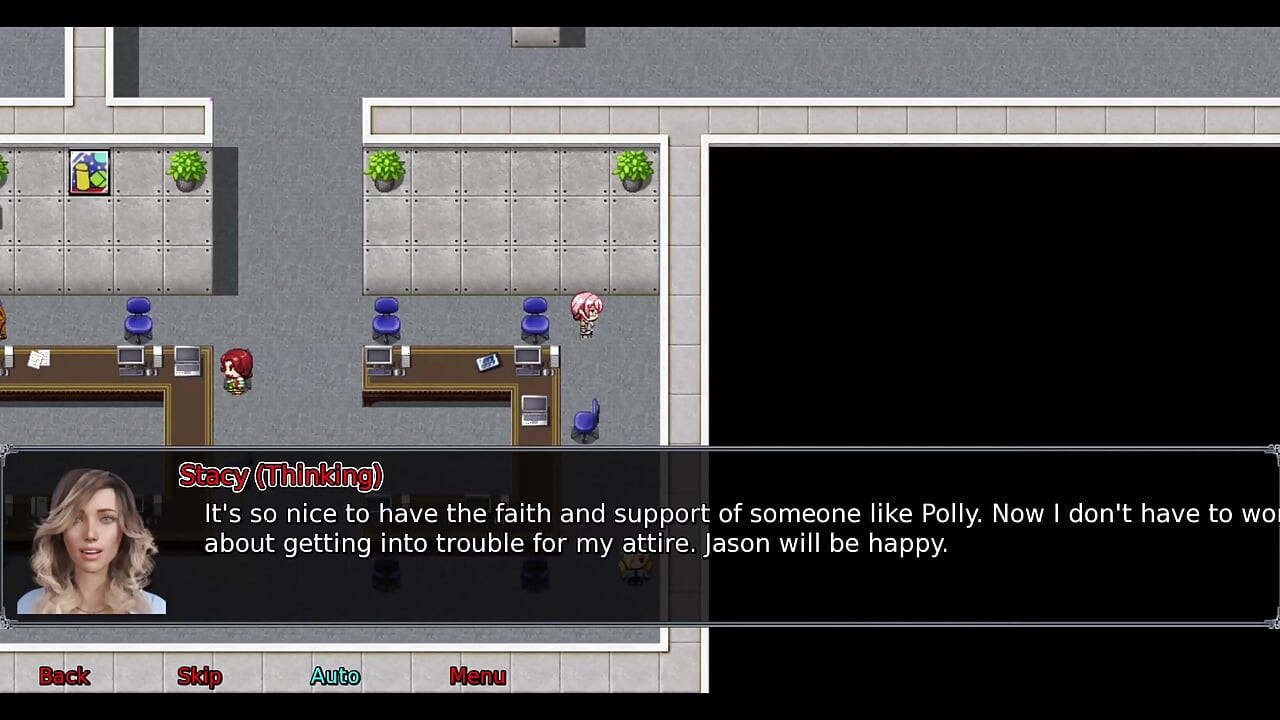Click the scattered papers icon on the left desk
Viewport: 1280px width, 720px height.
(40, 360)
